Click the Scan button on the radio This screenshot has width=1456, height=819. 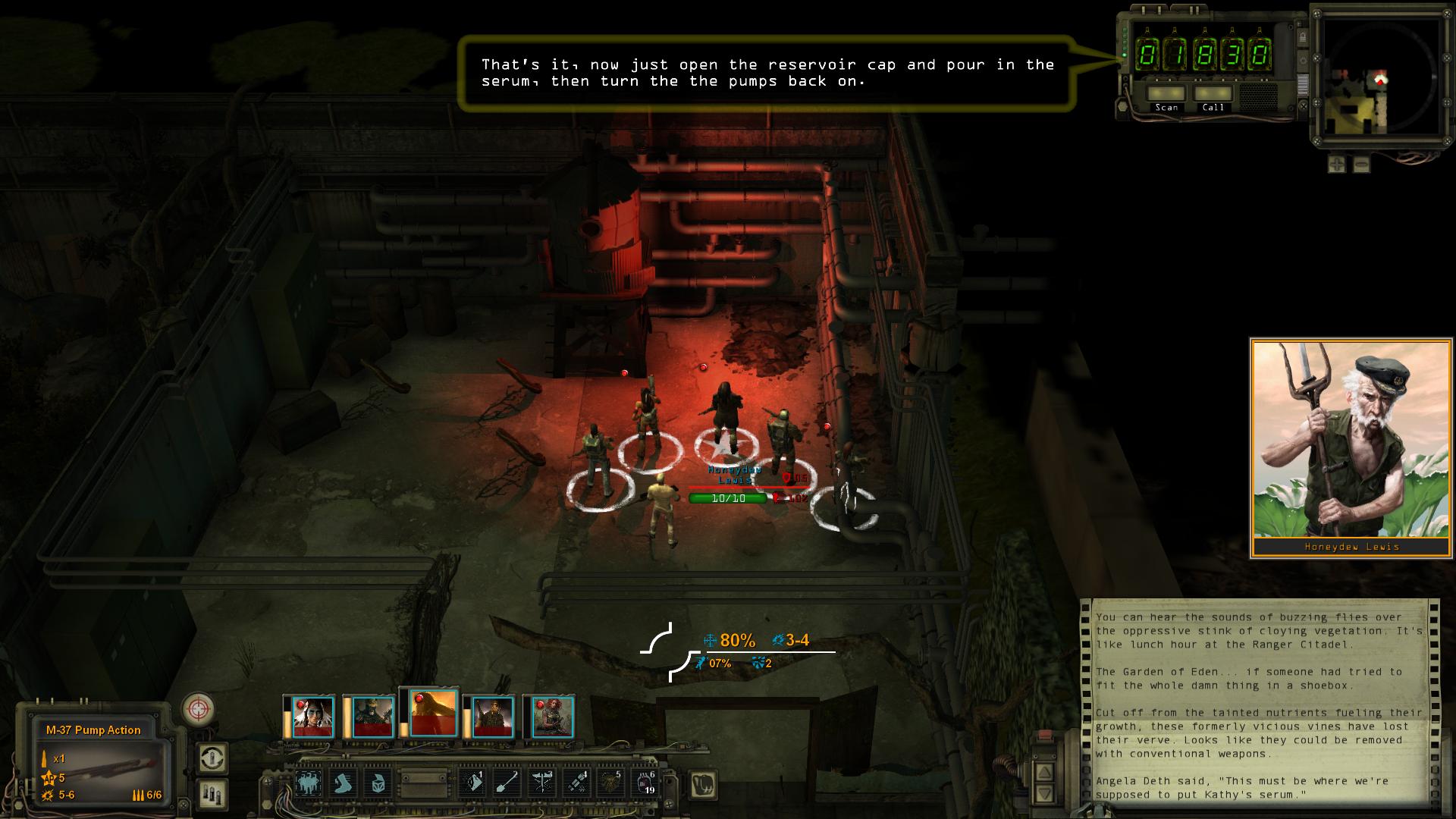(x=1166, y=94)
